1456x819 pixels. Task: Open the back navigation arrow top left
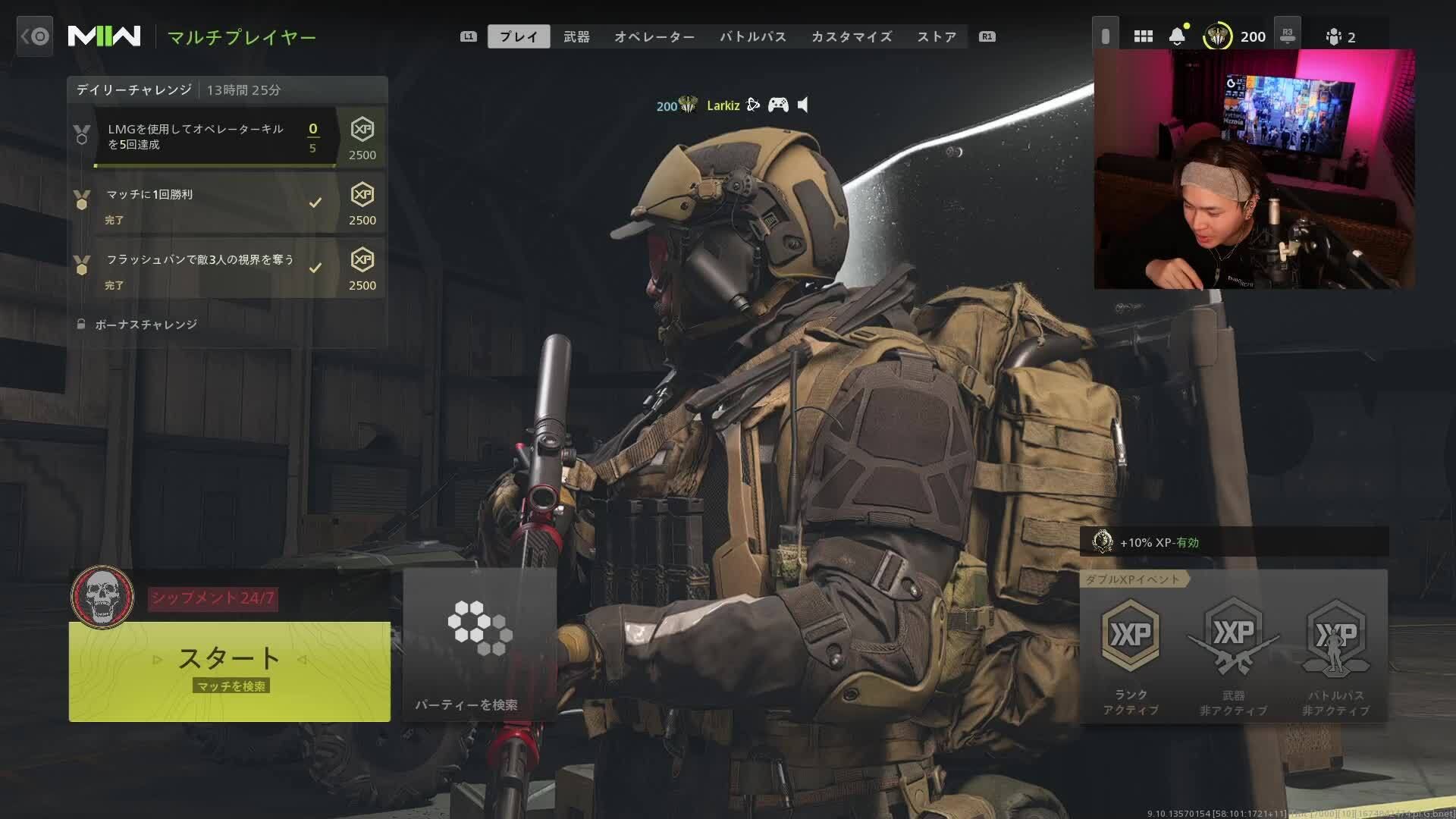point(34,36)
